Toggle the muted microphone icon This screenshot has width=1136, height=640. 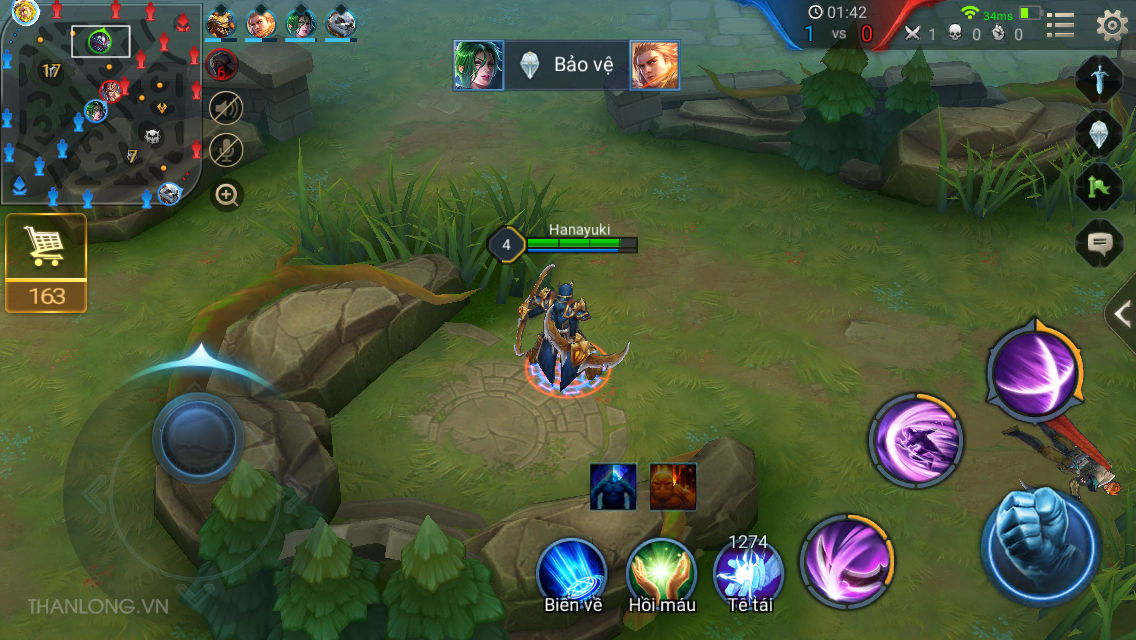click(226, 150)
